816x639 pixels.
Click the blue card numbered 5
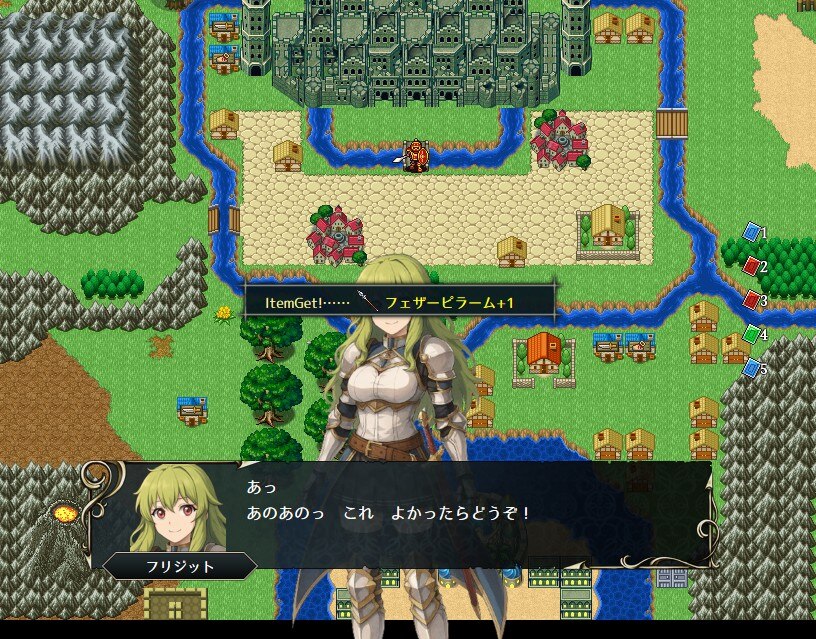click(x=751, y=368)
